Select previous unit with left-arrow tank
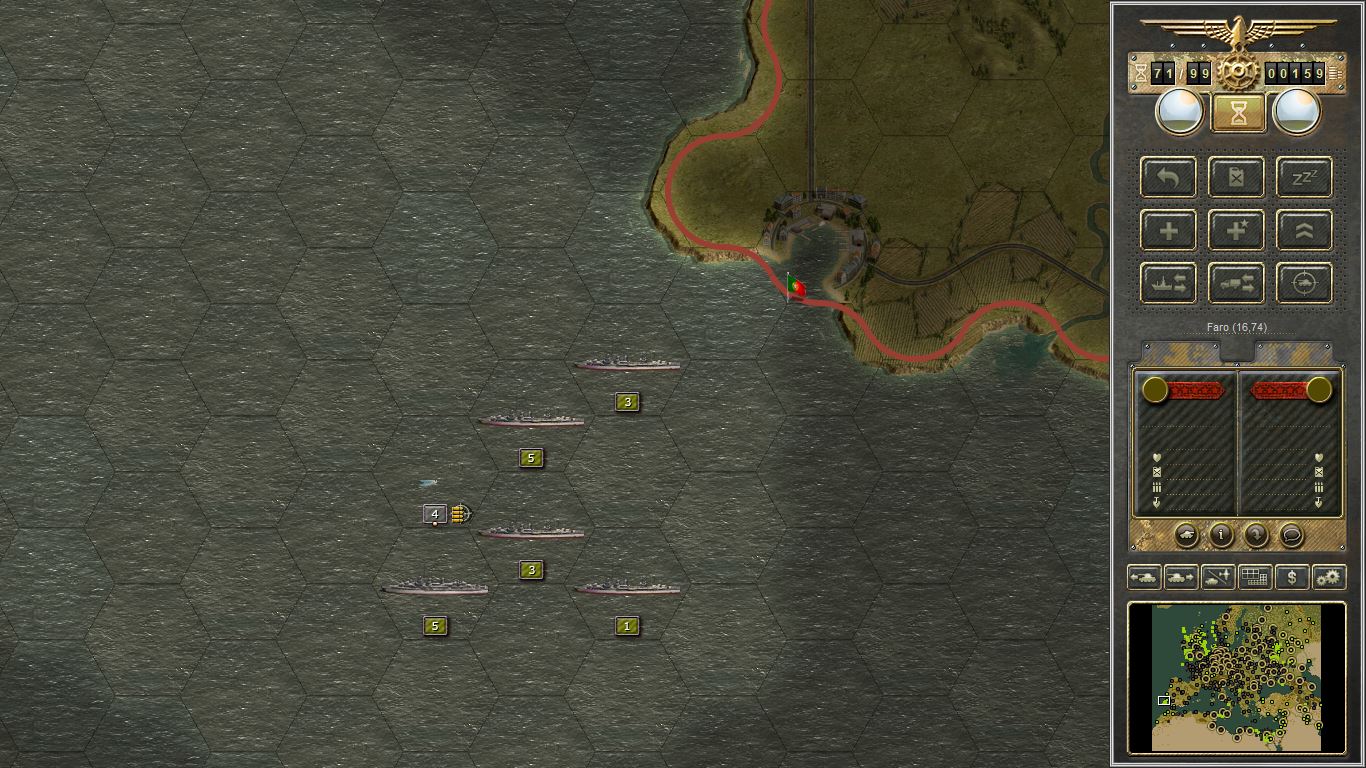 1144,577
